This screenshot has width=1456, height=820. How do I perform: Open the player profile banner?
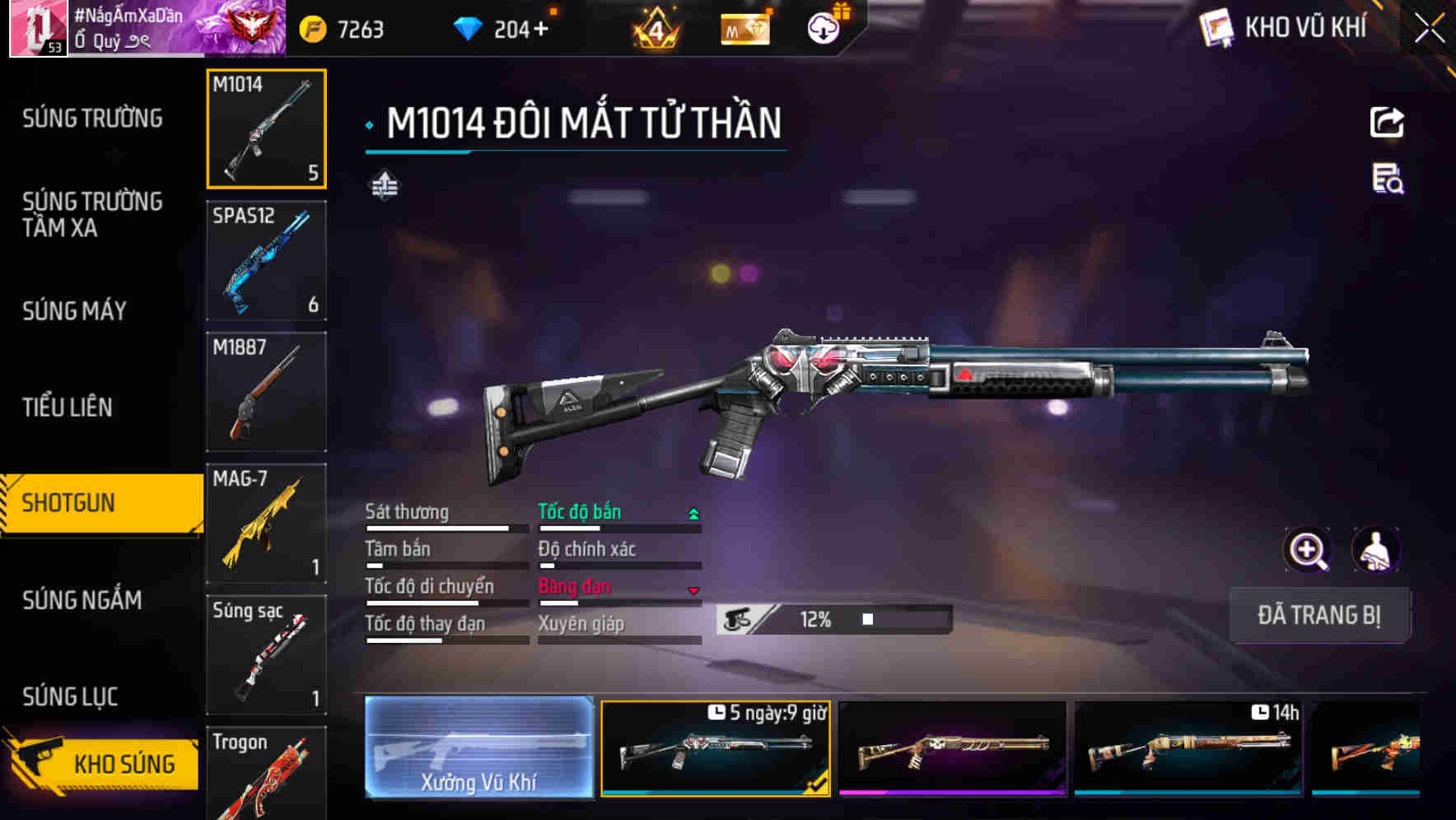148,28
